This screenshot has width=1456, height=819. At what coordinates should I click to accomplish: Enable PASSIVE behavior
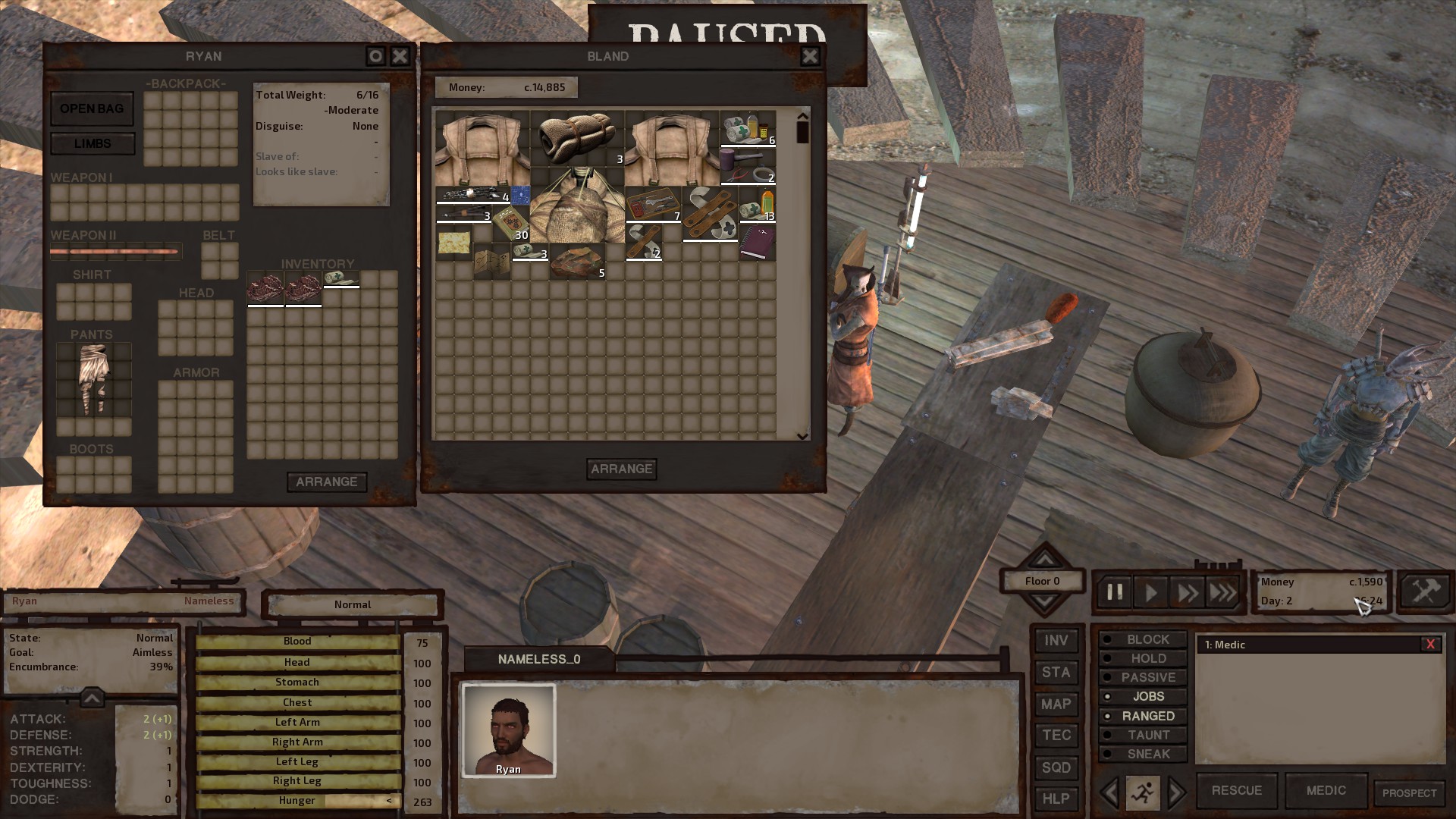click(x=1142, y=677)
